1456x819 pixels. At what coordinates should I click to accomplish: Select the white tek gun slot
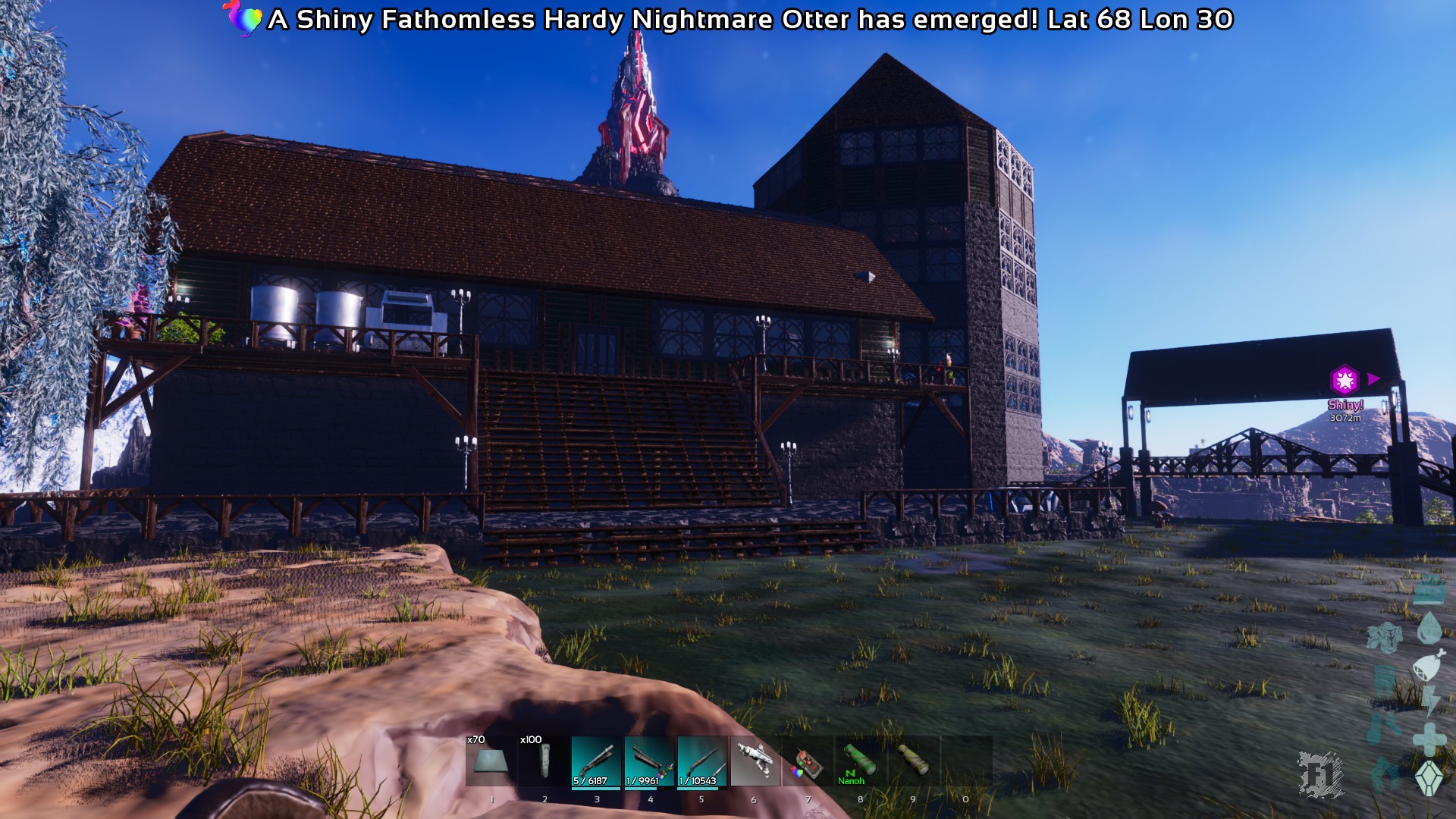pyautogui.click(x=755, y=761)
